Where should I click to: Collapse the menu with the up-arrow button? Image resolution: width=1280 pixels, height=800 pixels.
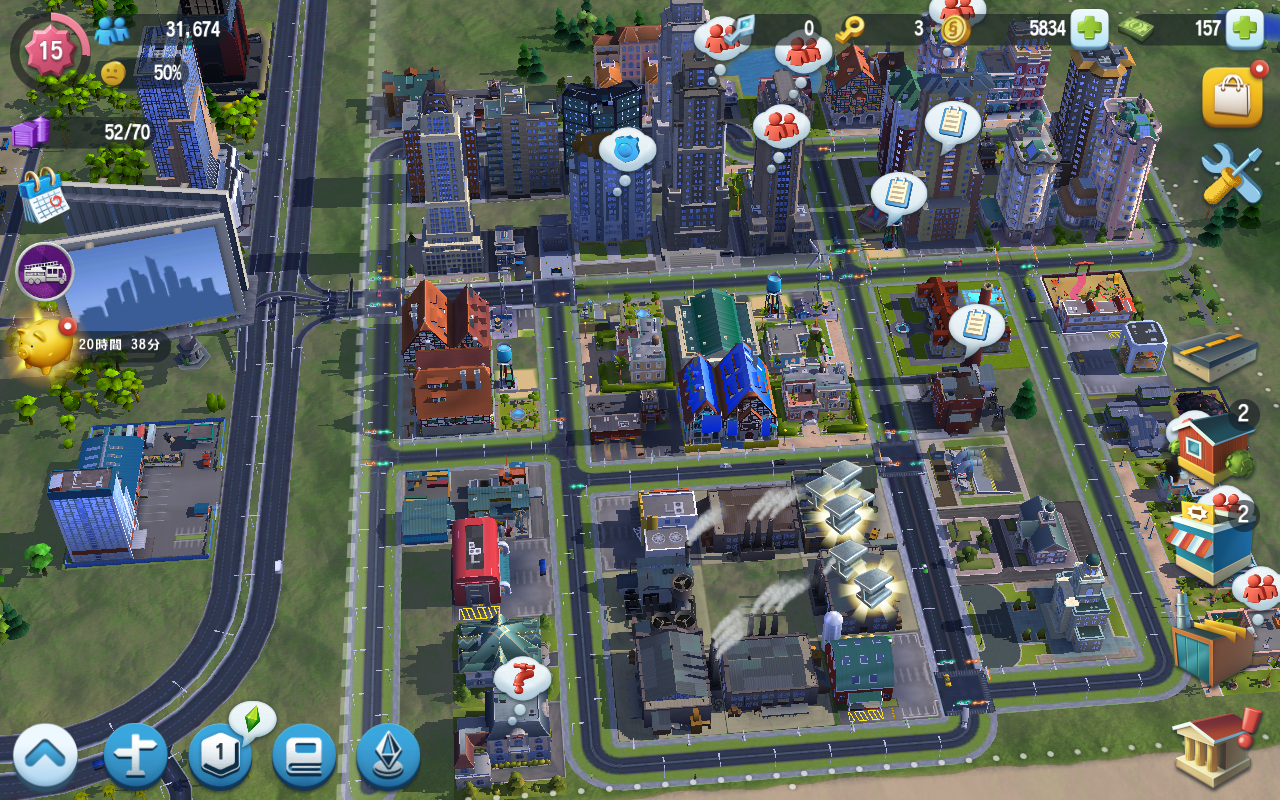(45, 757)
